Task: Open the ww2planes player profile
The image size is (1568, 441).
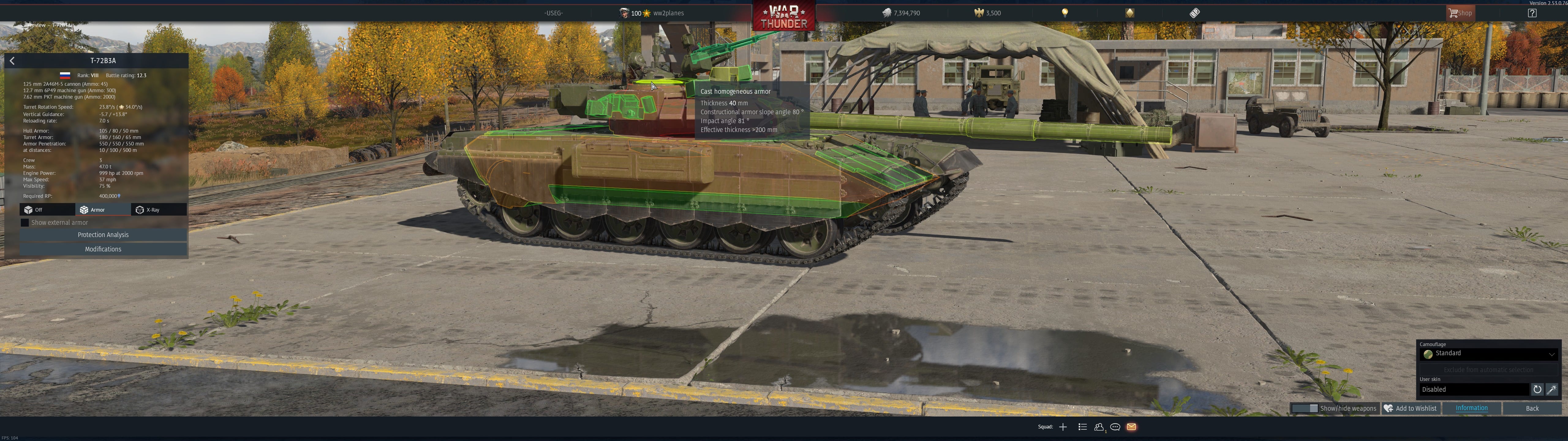Action: [668, 13]
